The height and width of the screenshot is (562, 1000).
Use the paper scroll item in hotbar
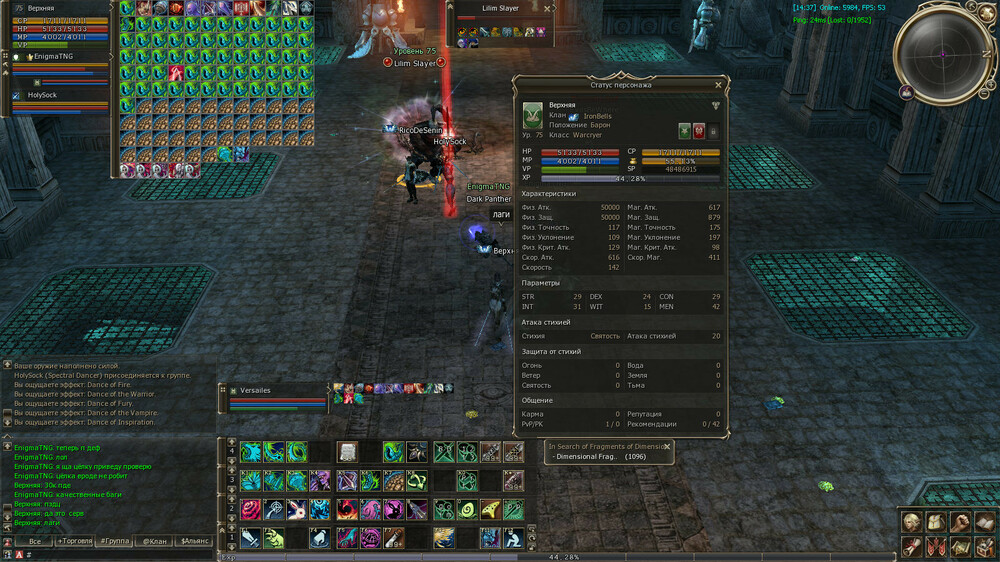pyautogui.click(x=347, y=452)
